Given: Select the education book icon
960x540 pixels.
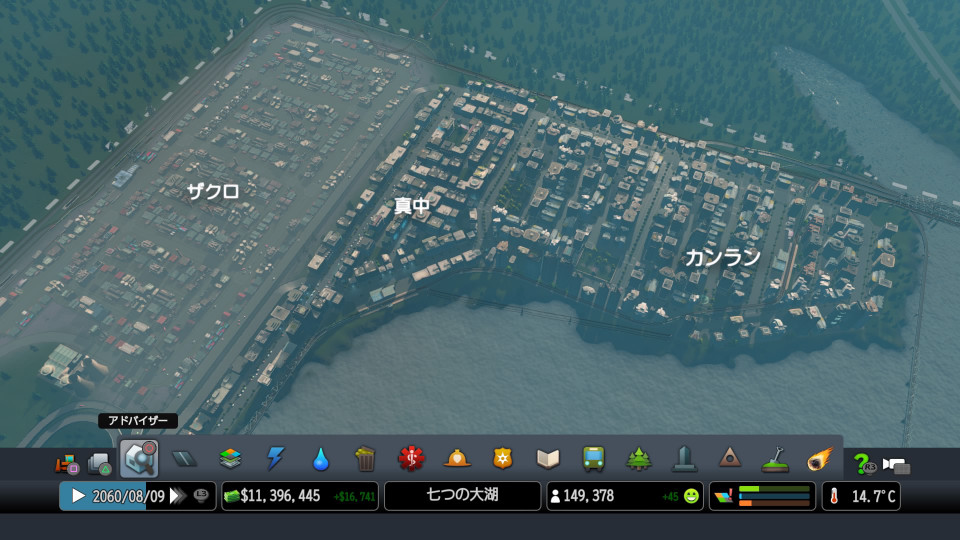Looking at the screenshot, I should tap(548, 459).
